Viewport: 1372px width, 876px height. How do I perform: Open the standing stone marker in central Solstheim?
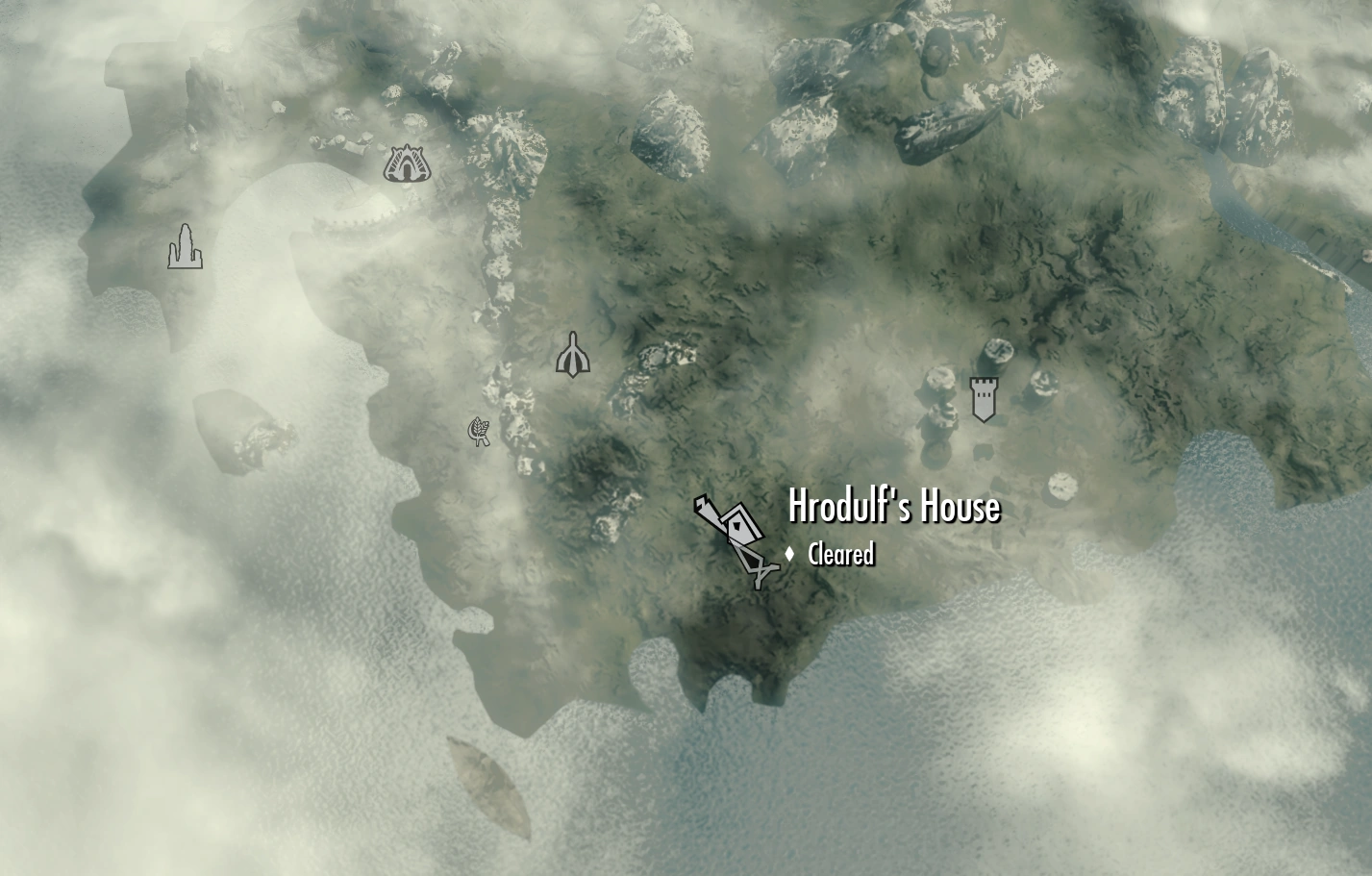(x=572, y=356)
